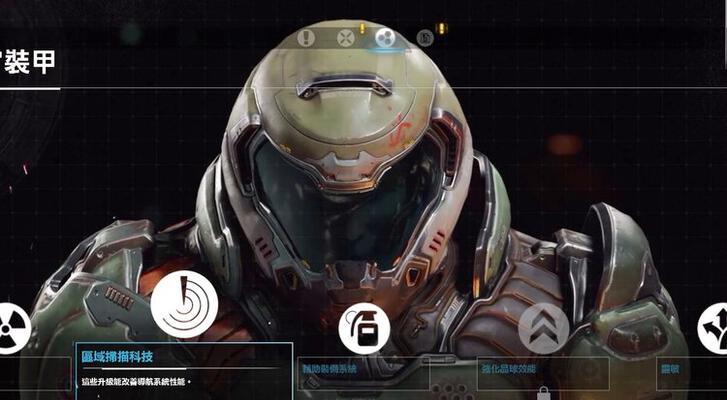The image size is (727, 400).
Task: Switch to the rightmost dark circular tab
Action: point(424,38)
